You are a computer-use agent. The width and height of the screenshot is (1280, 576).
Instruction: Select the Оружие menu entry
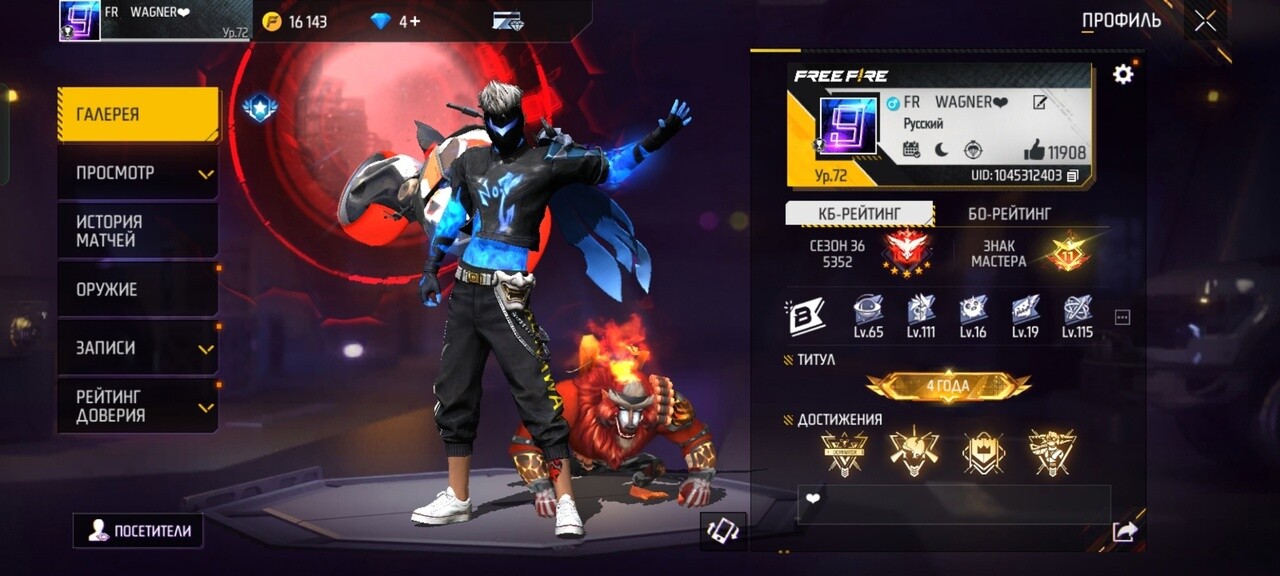[137, 289]
